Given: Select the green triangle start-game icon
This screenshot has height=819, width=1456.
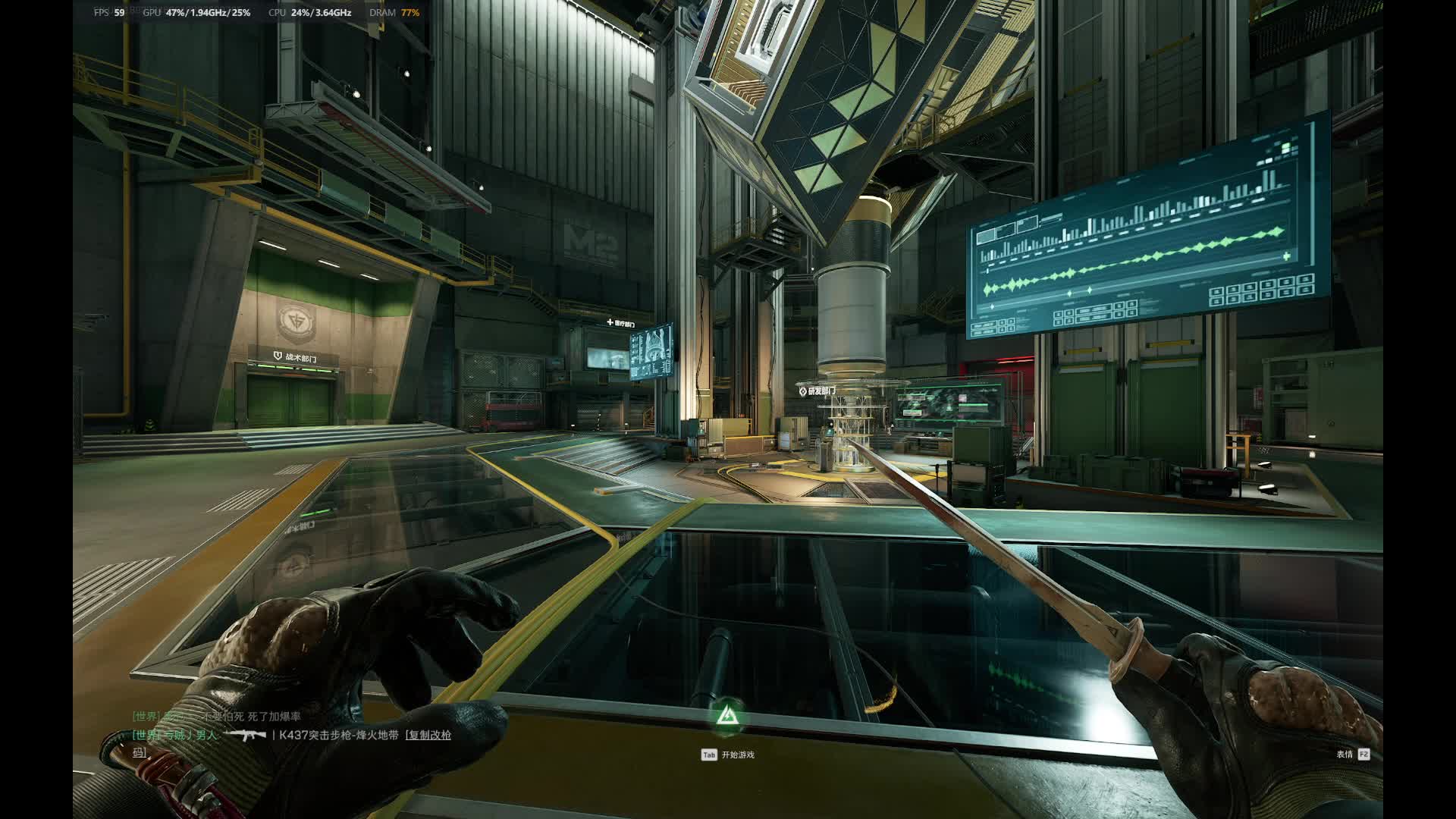Looking at the screenshot, I should (727, 715).
